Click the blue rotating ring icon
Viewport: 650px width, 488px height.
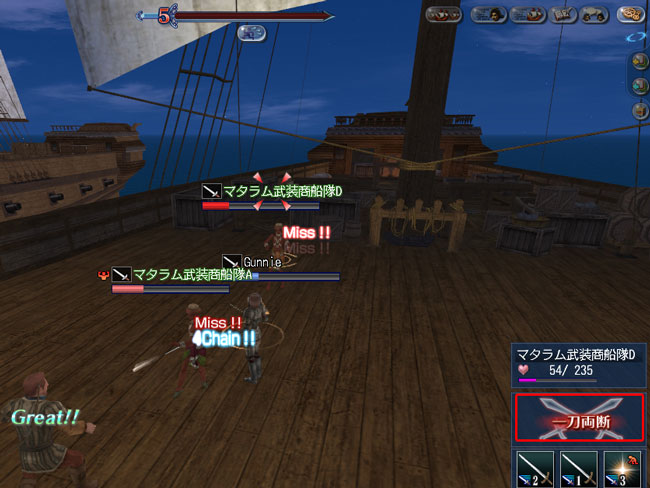637,37
